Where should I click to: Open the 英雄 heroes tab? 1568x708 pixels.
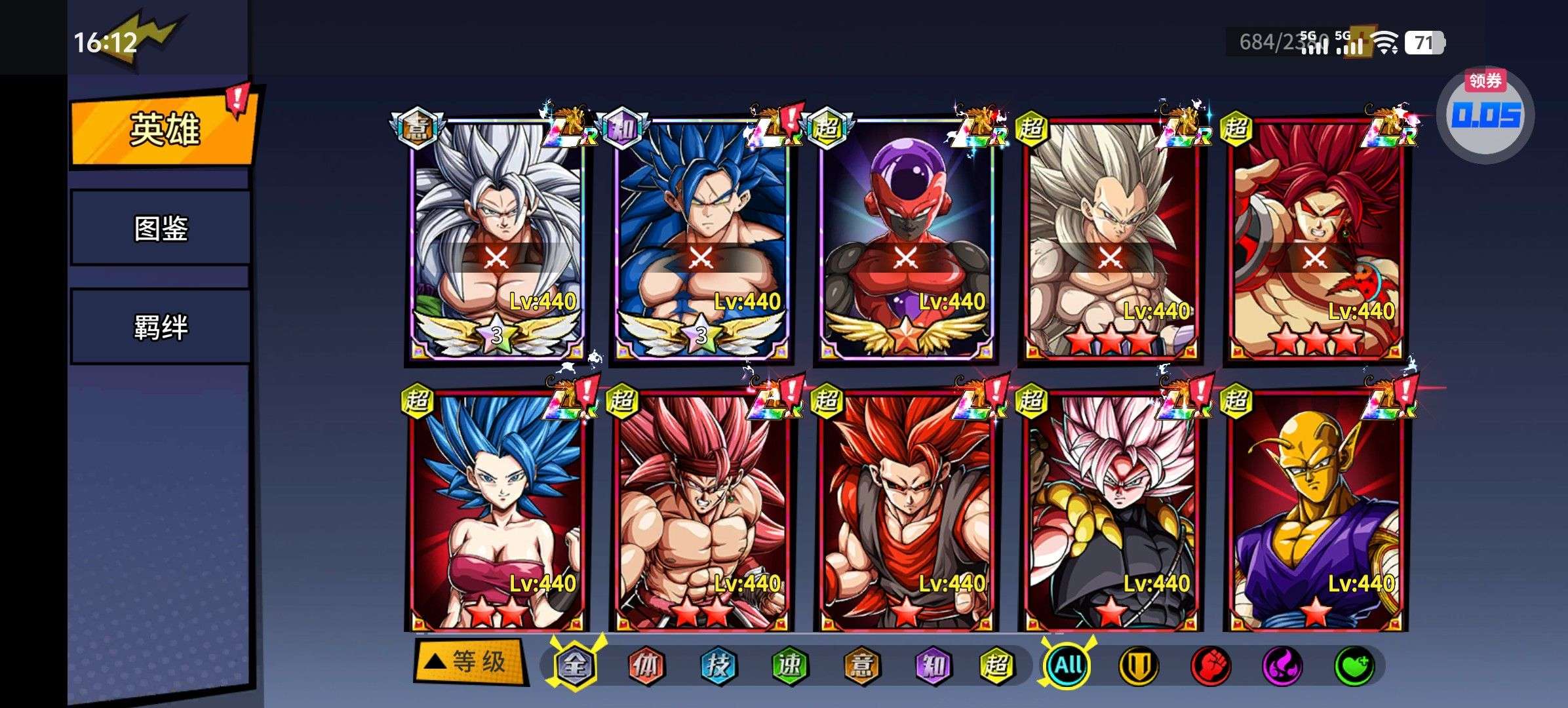163,129
